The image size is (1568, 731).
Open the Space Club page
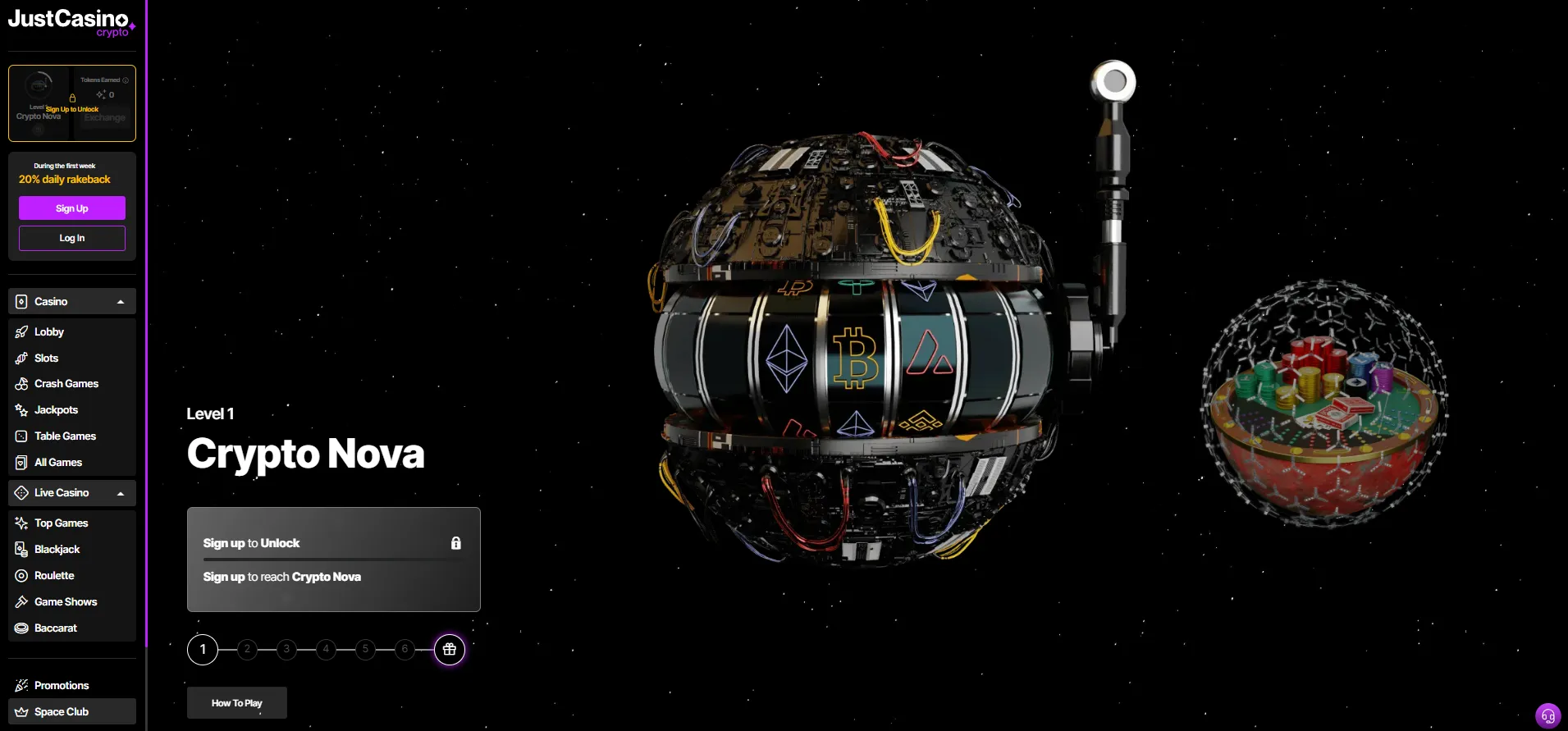pyautogui.click(x=62, y=712)
